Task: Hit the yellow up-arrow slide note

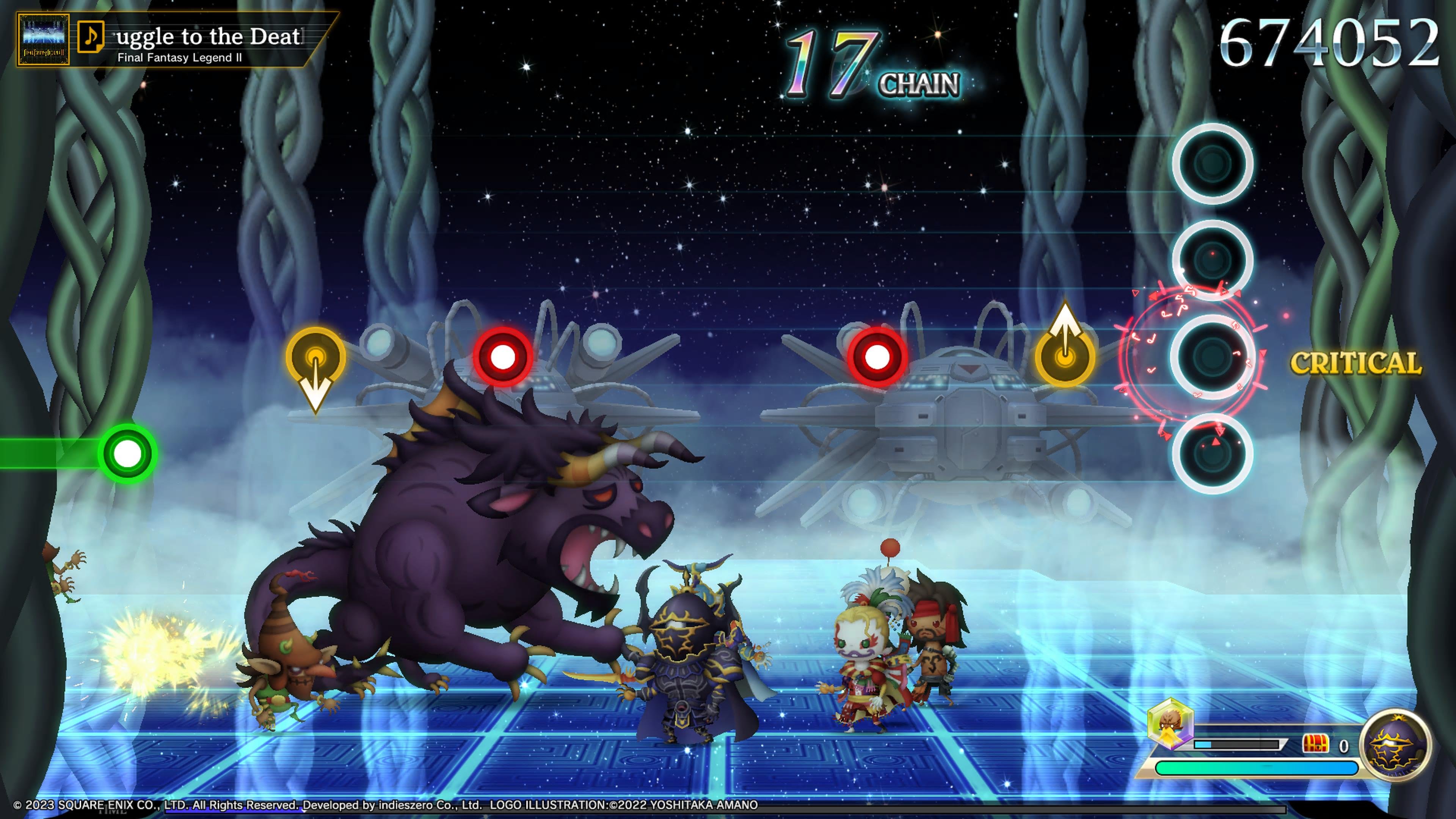Action: pos(1065,357)
